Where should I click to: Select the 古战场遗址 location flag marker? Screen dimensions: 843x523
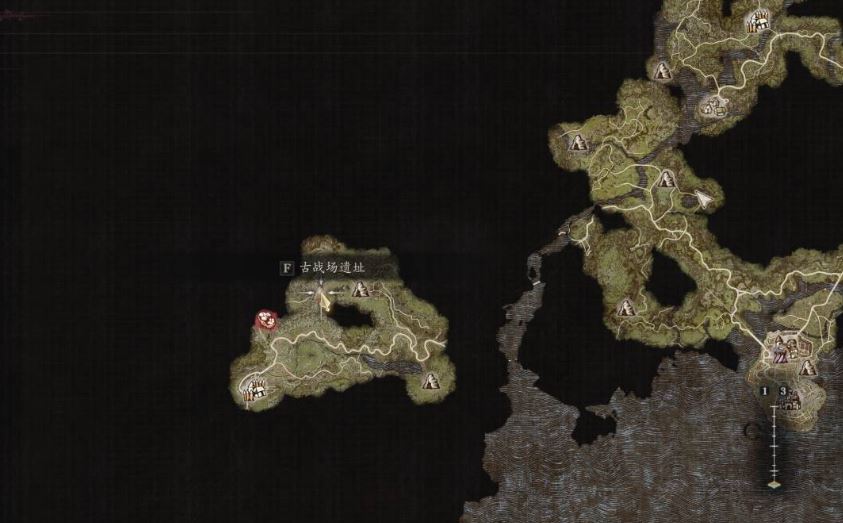click(x=322, y=297)
